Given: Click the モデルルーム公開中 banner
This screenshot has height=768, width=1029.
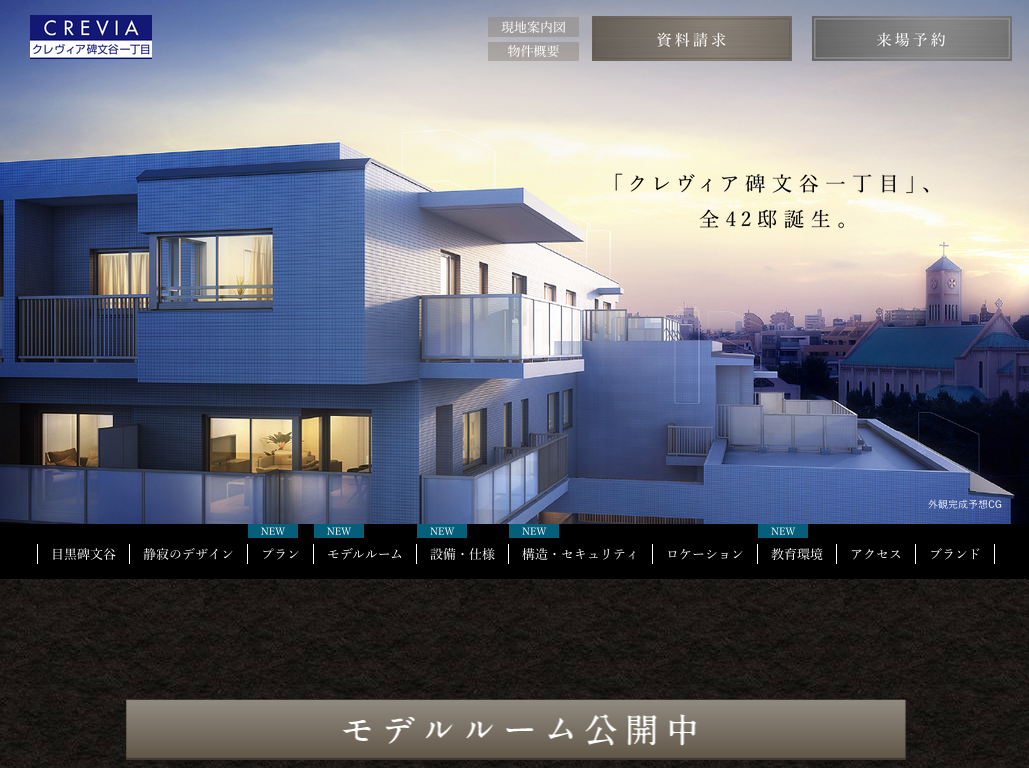Looking at the screenshot, I should pos(515,729).
